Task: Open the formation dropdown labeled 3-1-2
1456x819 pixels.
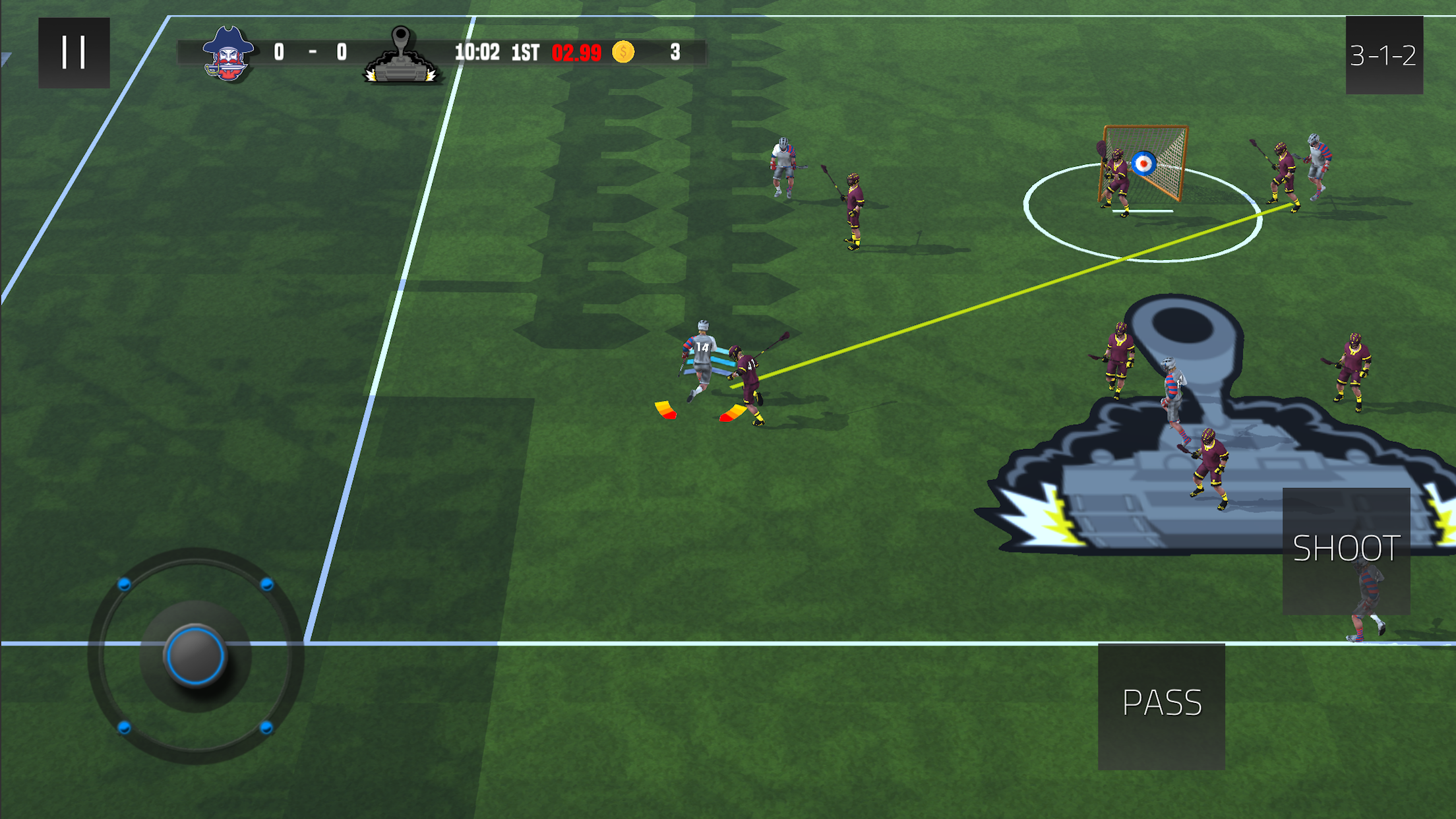Action: [x=1383, y=56]
